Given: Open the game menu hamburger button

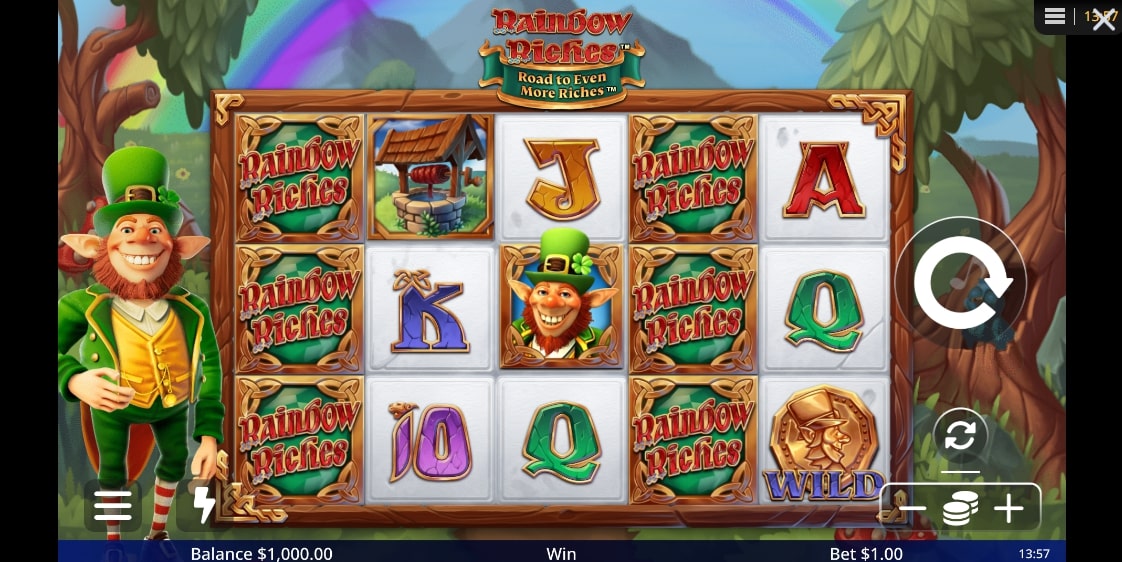Looking at the screenshot, I should click(x=113, y=506).
